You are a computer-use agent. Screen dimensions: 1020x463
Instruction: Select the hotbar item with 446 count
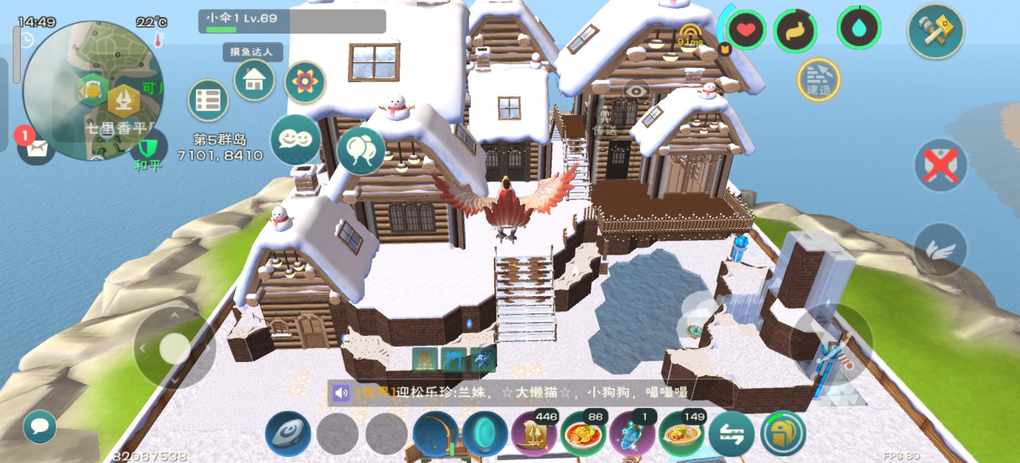(535, 435)
